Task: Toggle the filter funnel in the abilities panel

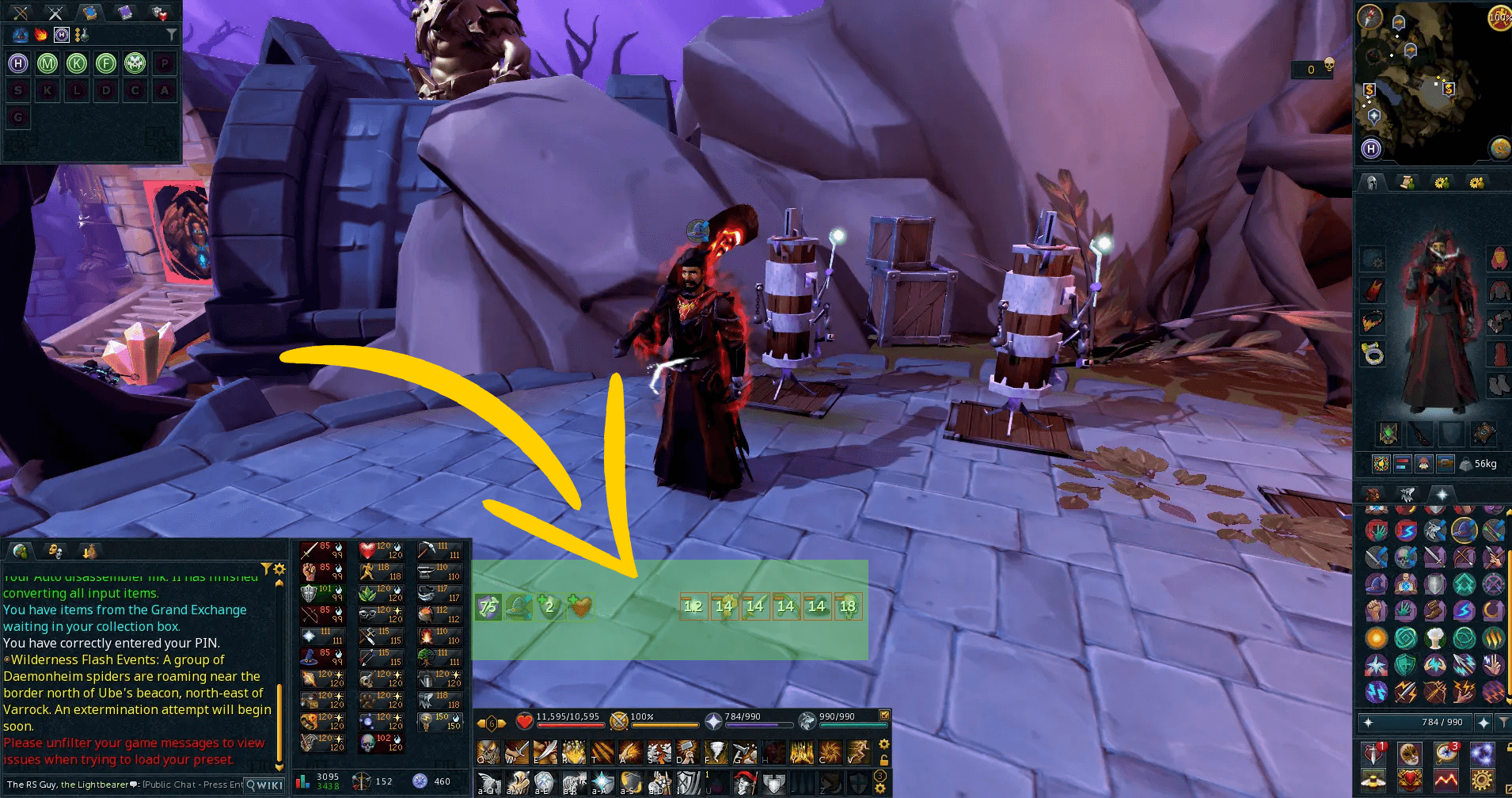Action: (172, 34)
